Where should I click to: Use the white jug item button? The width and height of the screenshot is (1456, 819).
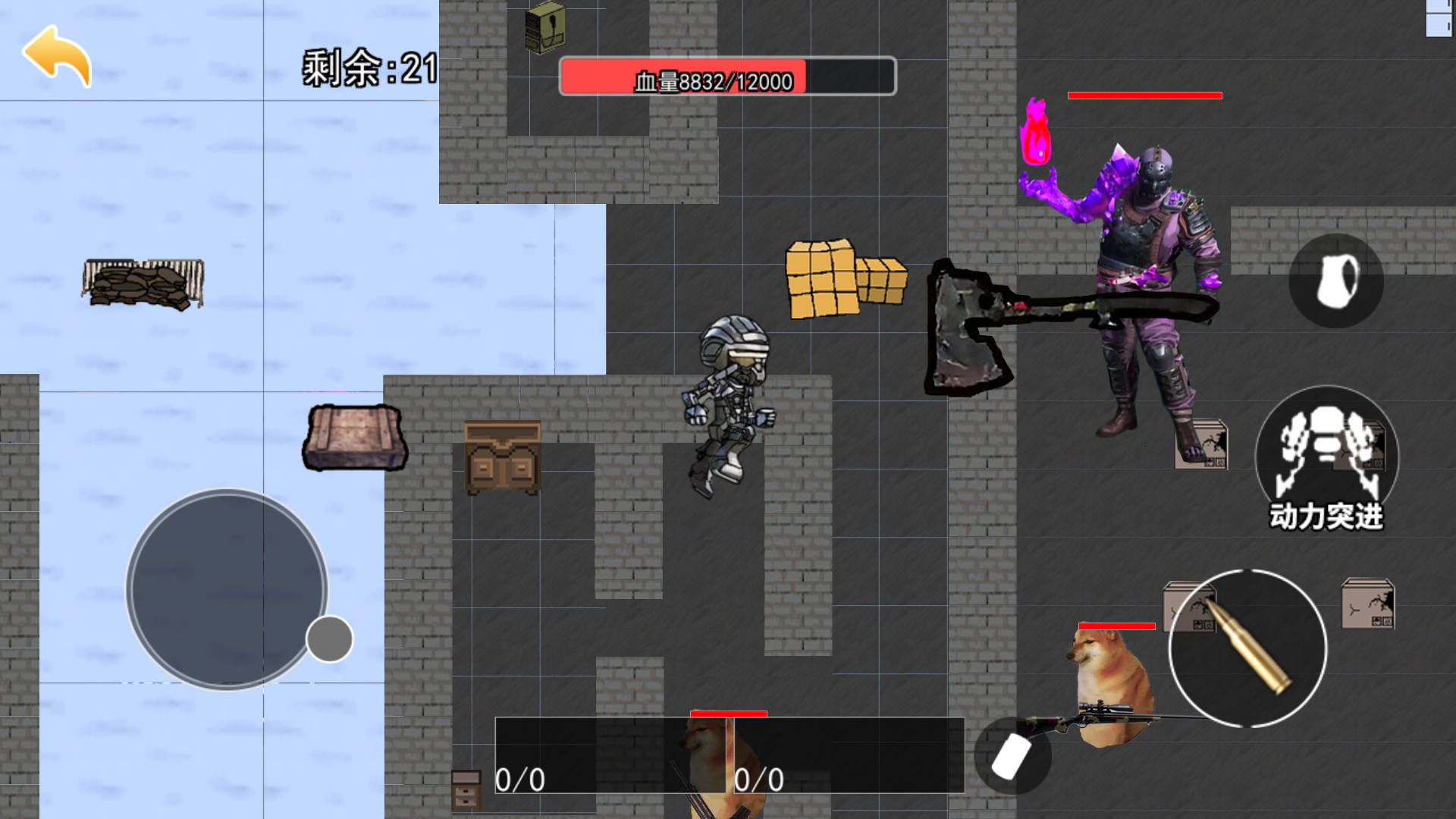[1336, 281]
